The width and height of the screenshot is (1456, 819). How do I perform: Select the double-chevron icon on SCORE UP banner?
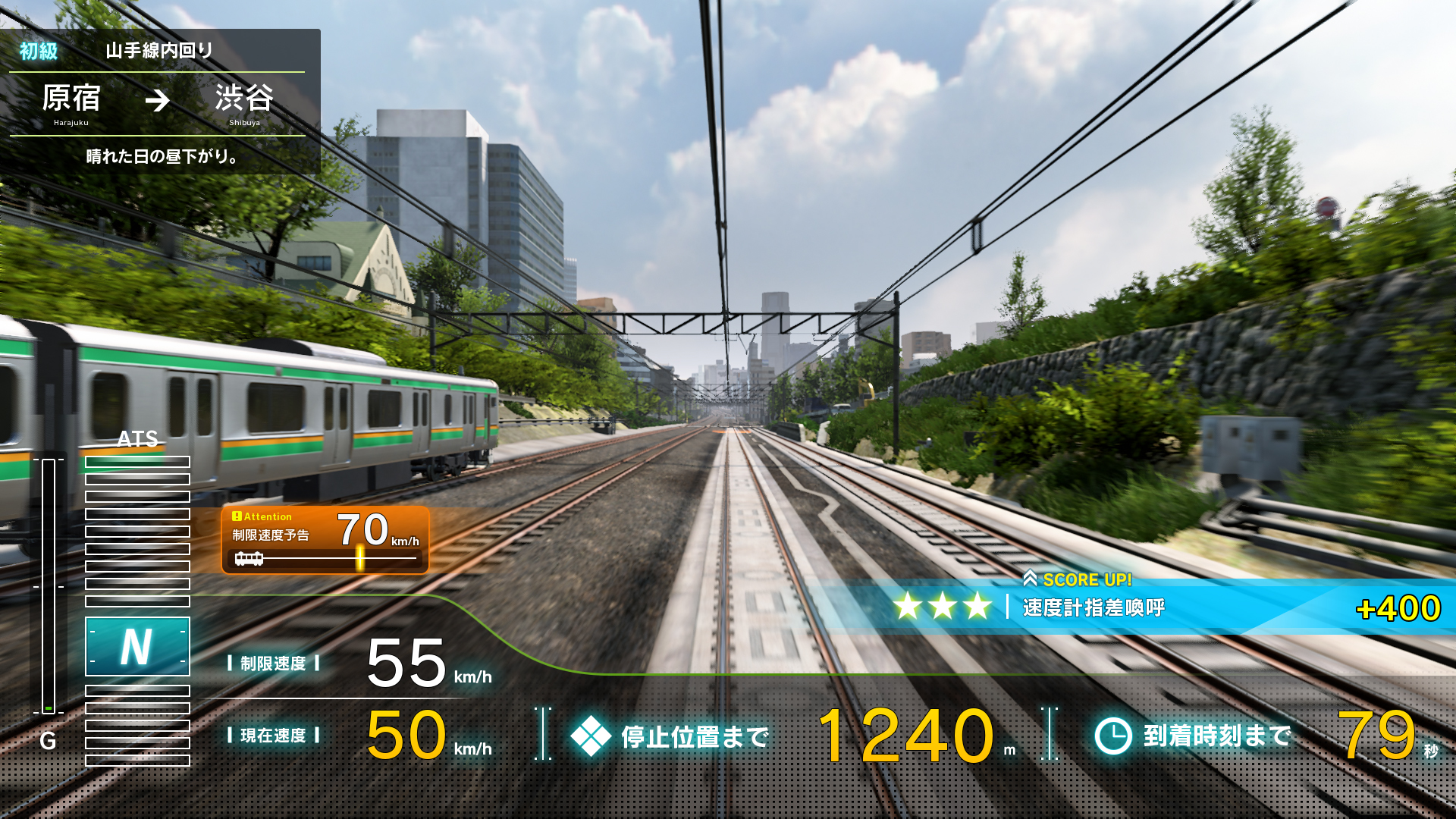tap(1029, 580)
